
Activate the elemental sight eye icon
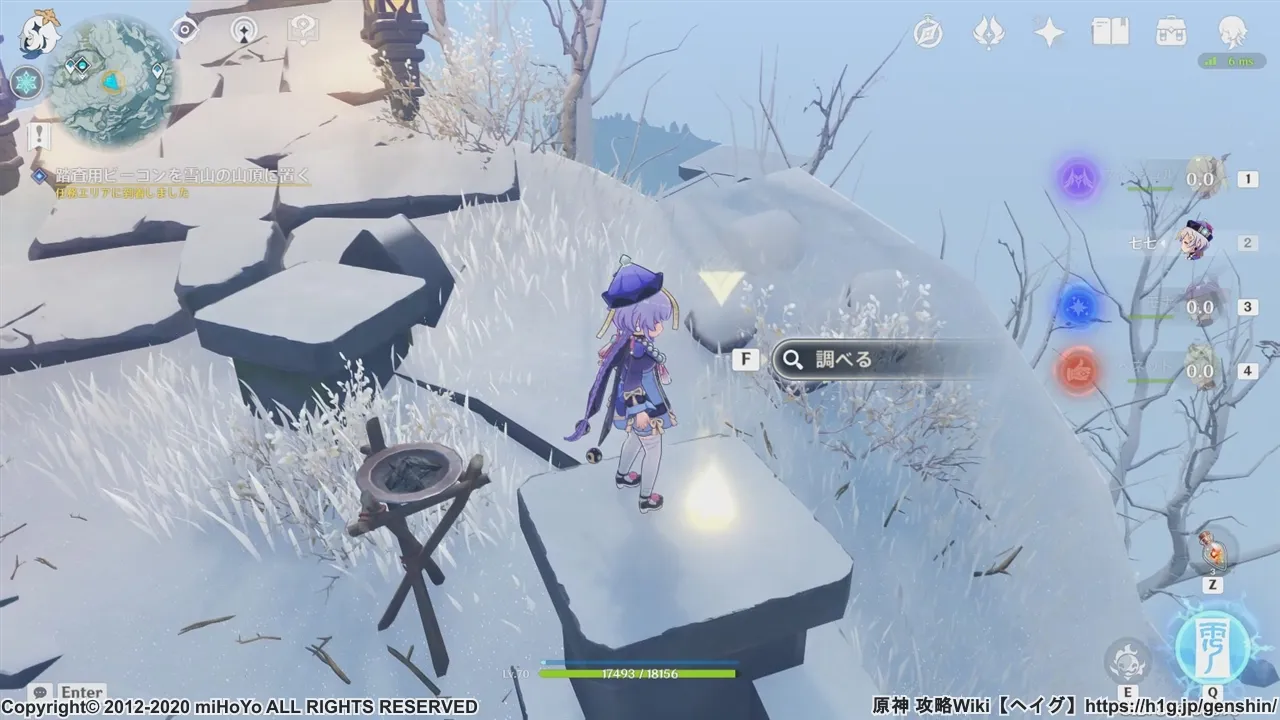click(185, 30)
